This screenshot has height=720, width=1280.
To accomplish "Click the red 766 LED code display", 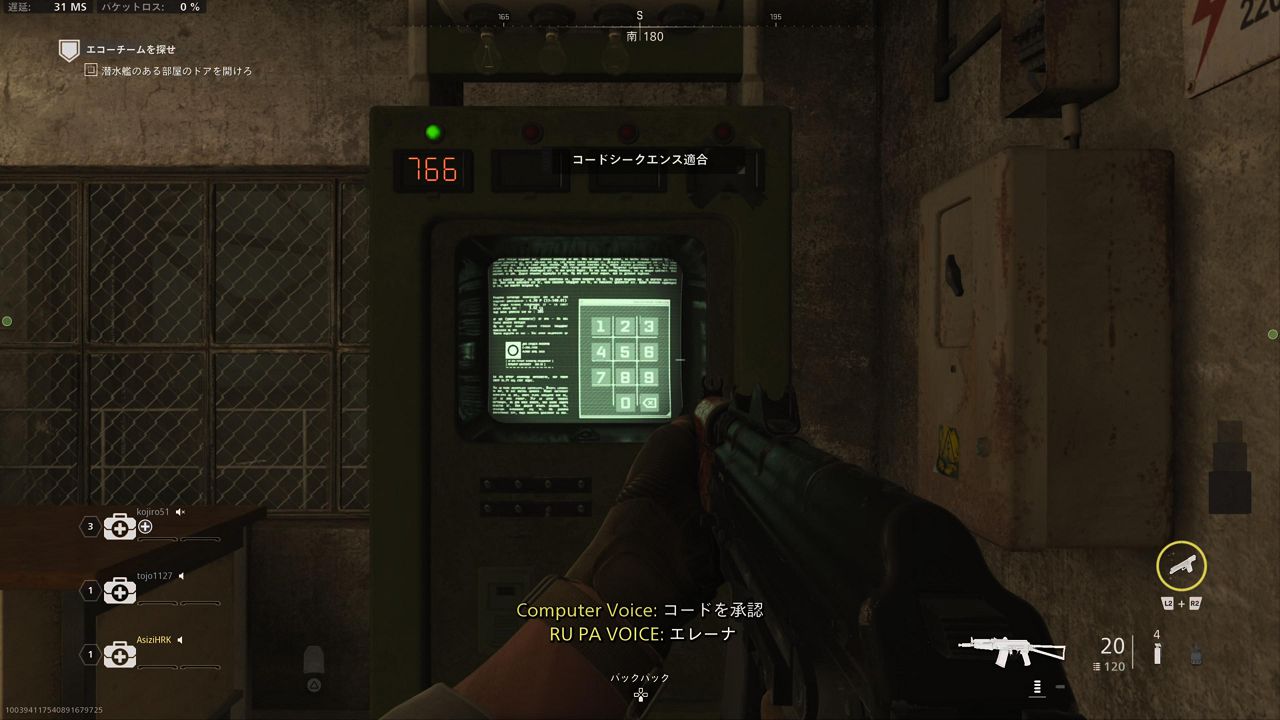I will [x=434, y=171].
